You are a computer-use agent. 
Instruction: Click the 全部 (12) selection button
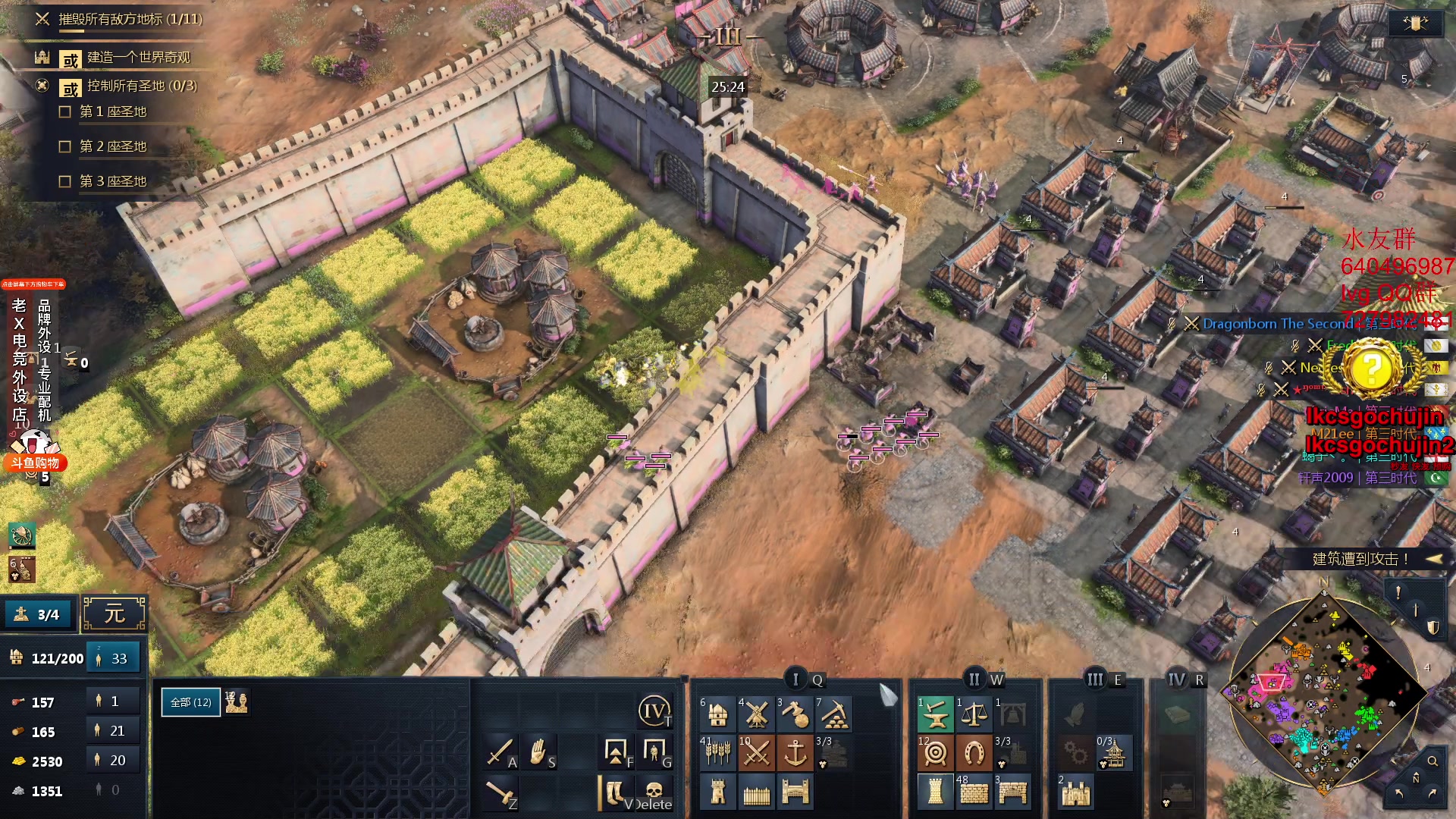point(191,702)
